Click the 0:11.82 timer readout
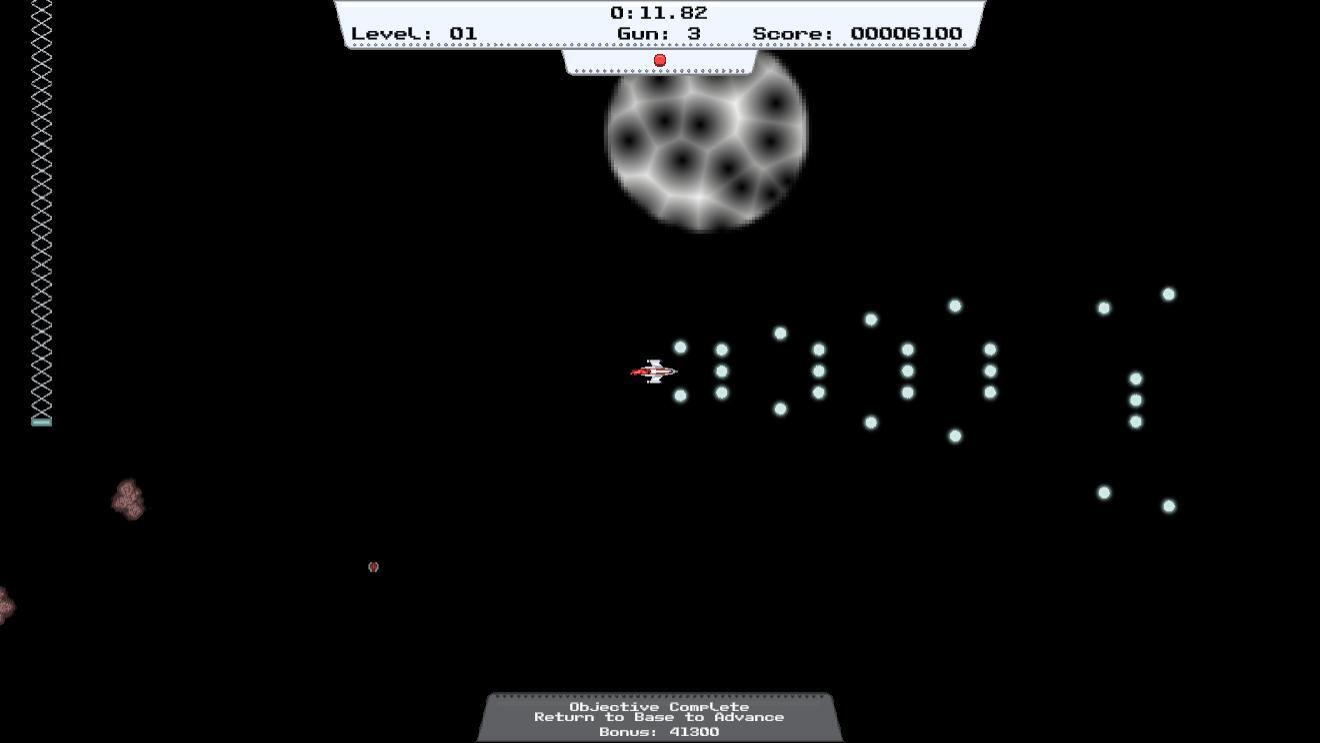Screen dimensions: 1320x743 659,12
